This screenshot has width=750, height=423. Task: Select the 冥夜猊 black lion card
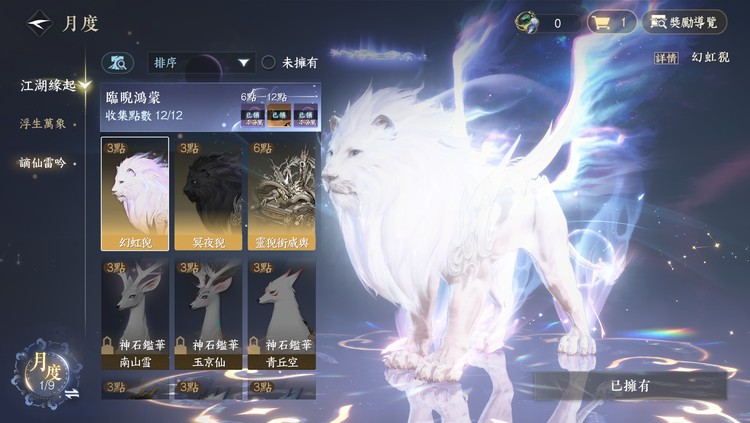208,194
